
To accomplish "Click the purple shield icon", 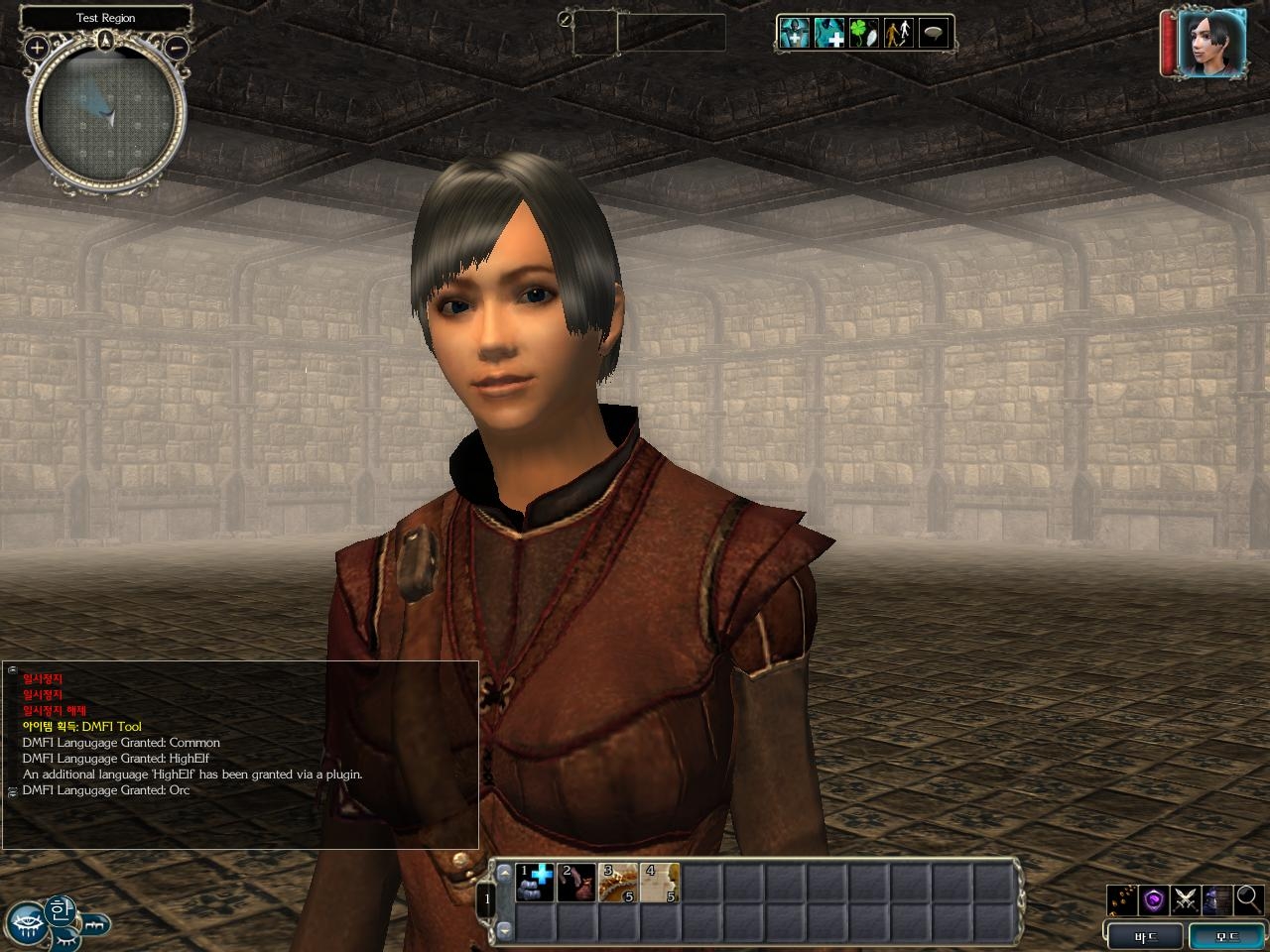I will [x=1154, y=899].
